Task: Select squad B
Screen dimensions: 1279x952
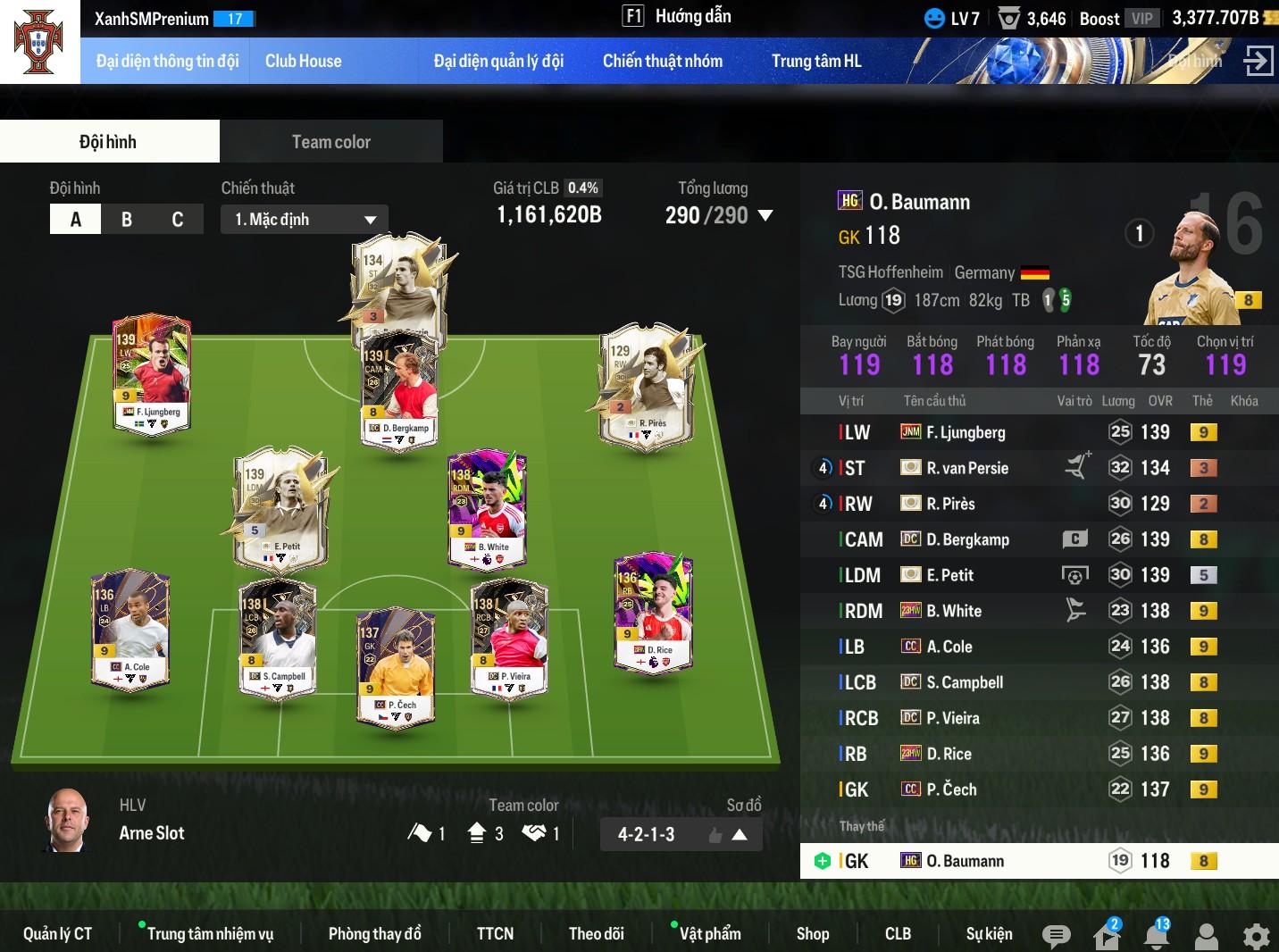Action: (127, 220)
